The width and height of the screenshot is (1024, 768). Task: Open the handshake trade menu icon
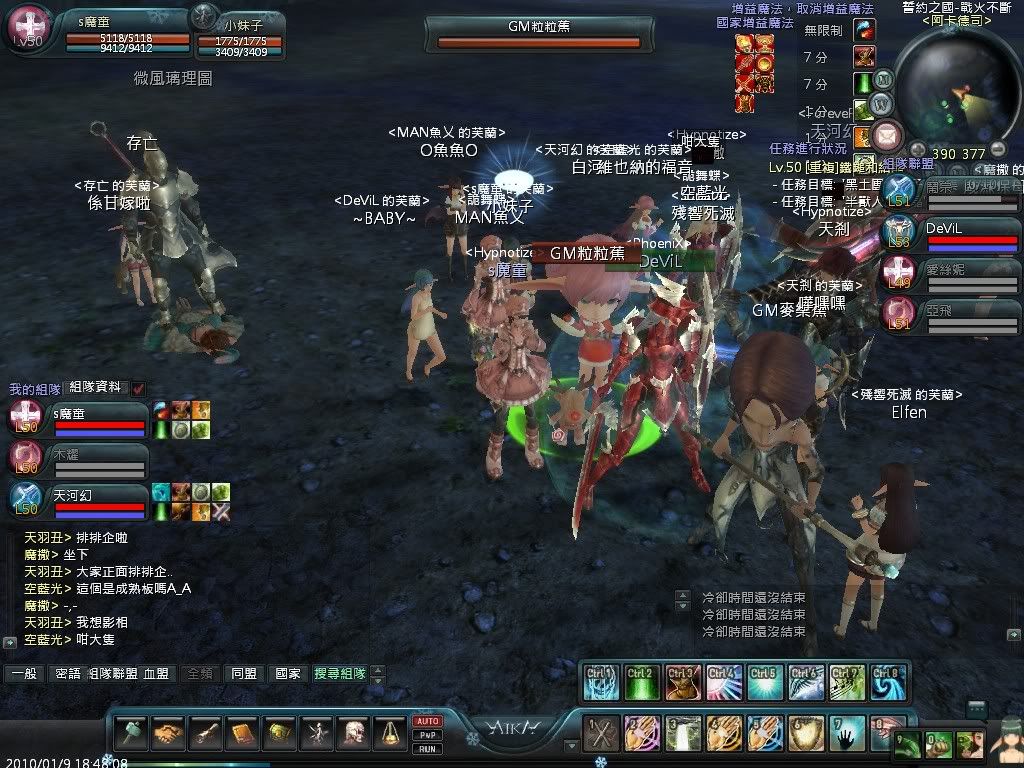(169, 734)
